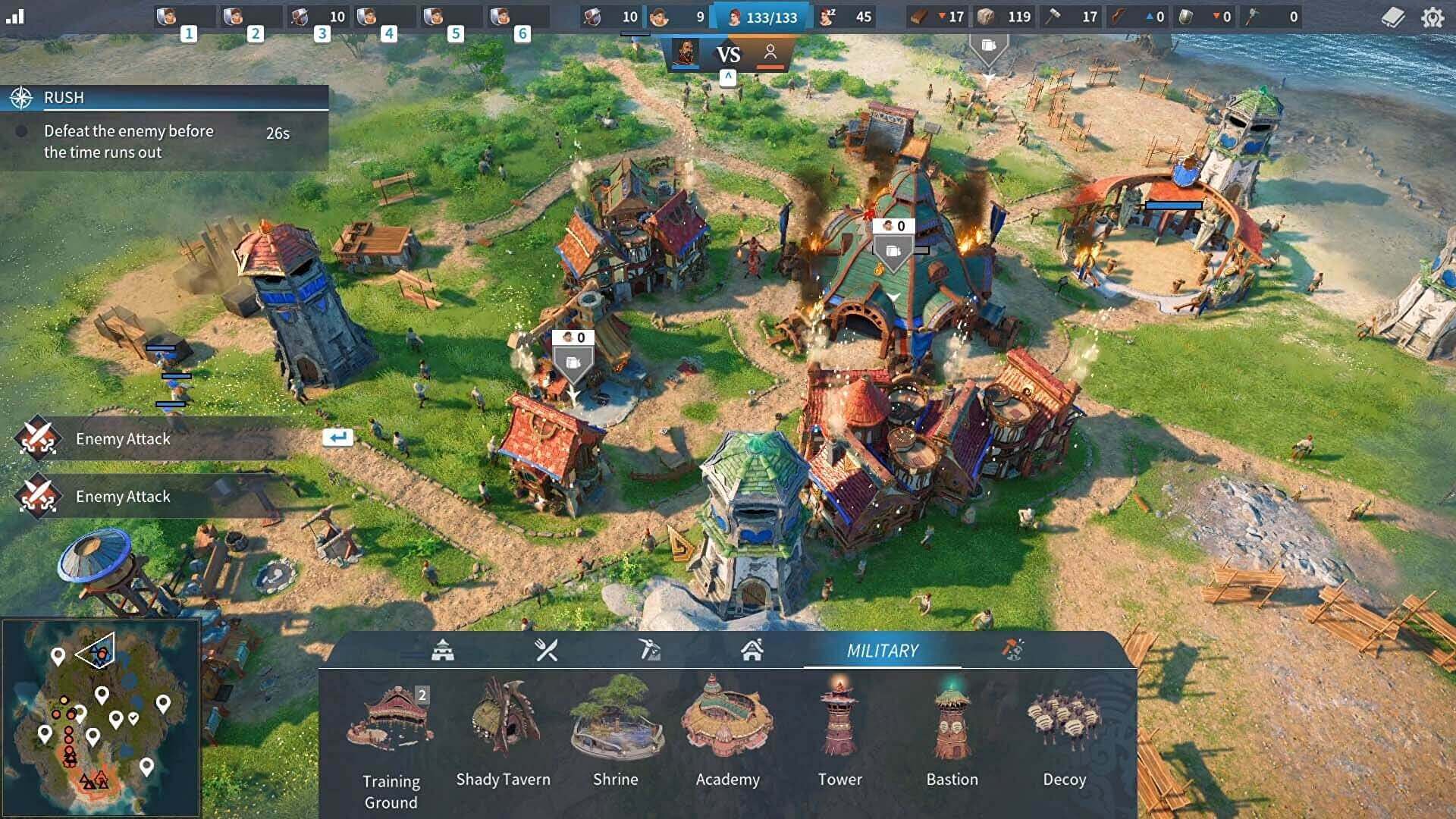Jump to the first Enemy Attack alert
The image size is (1456, 819).
pyautogui.click(x=123, y=439)
